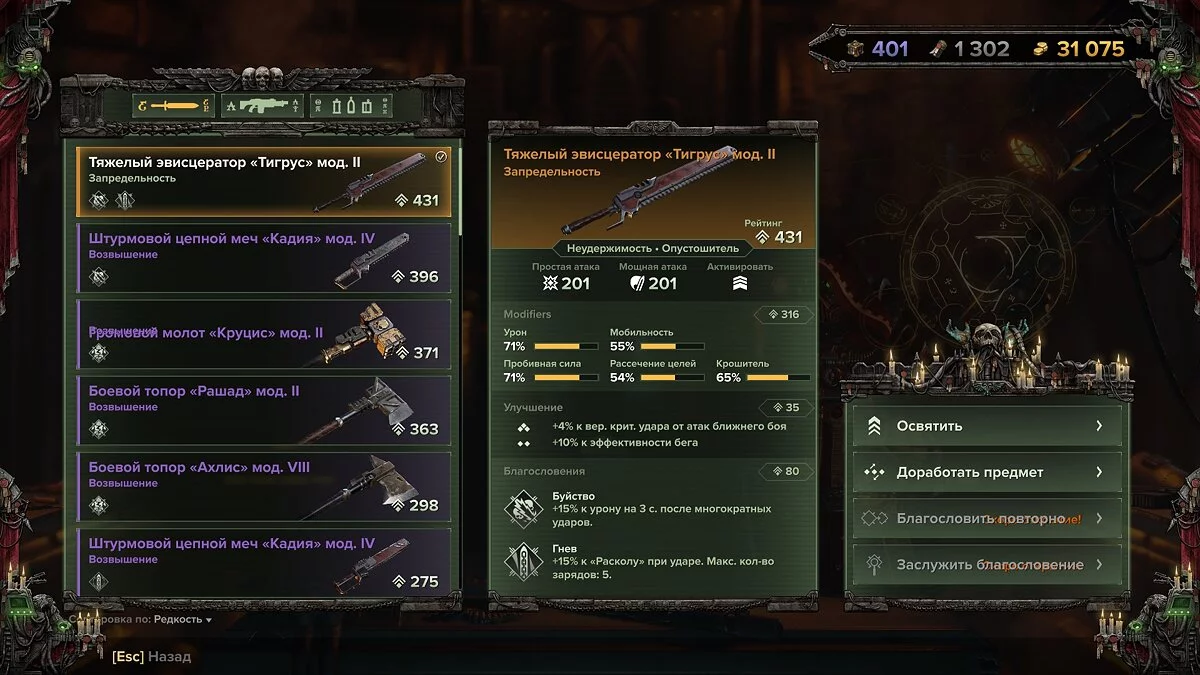
Task: Select Боевой топор «Ахлис» мод. VIII
Action: (x=263, y=486)
